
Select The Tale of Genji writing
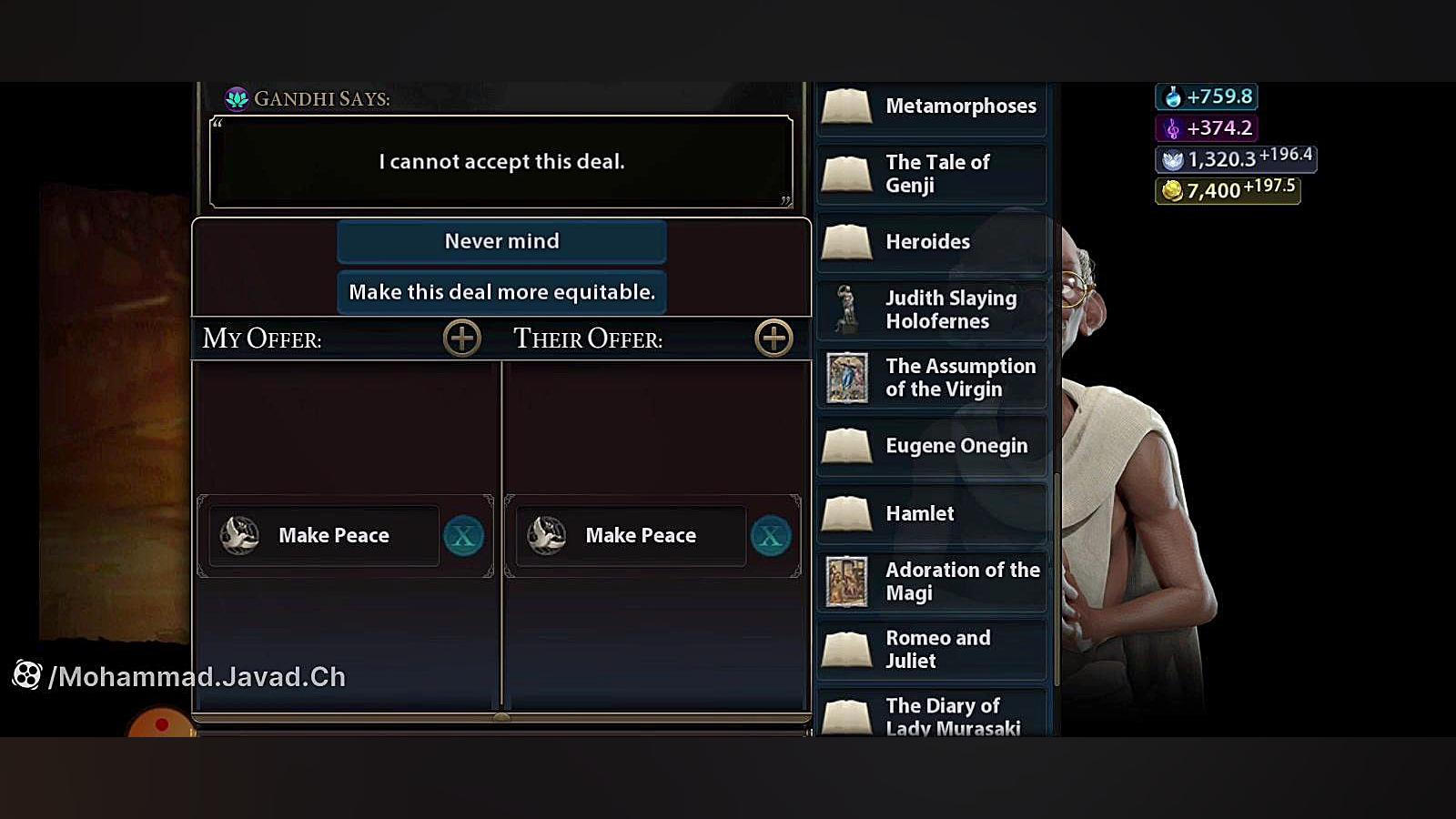[932, 174]
